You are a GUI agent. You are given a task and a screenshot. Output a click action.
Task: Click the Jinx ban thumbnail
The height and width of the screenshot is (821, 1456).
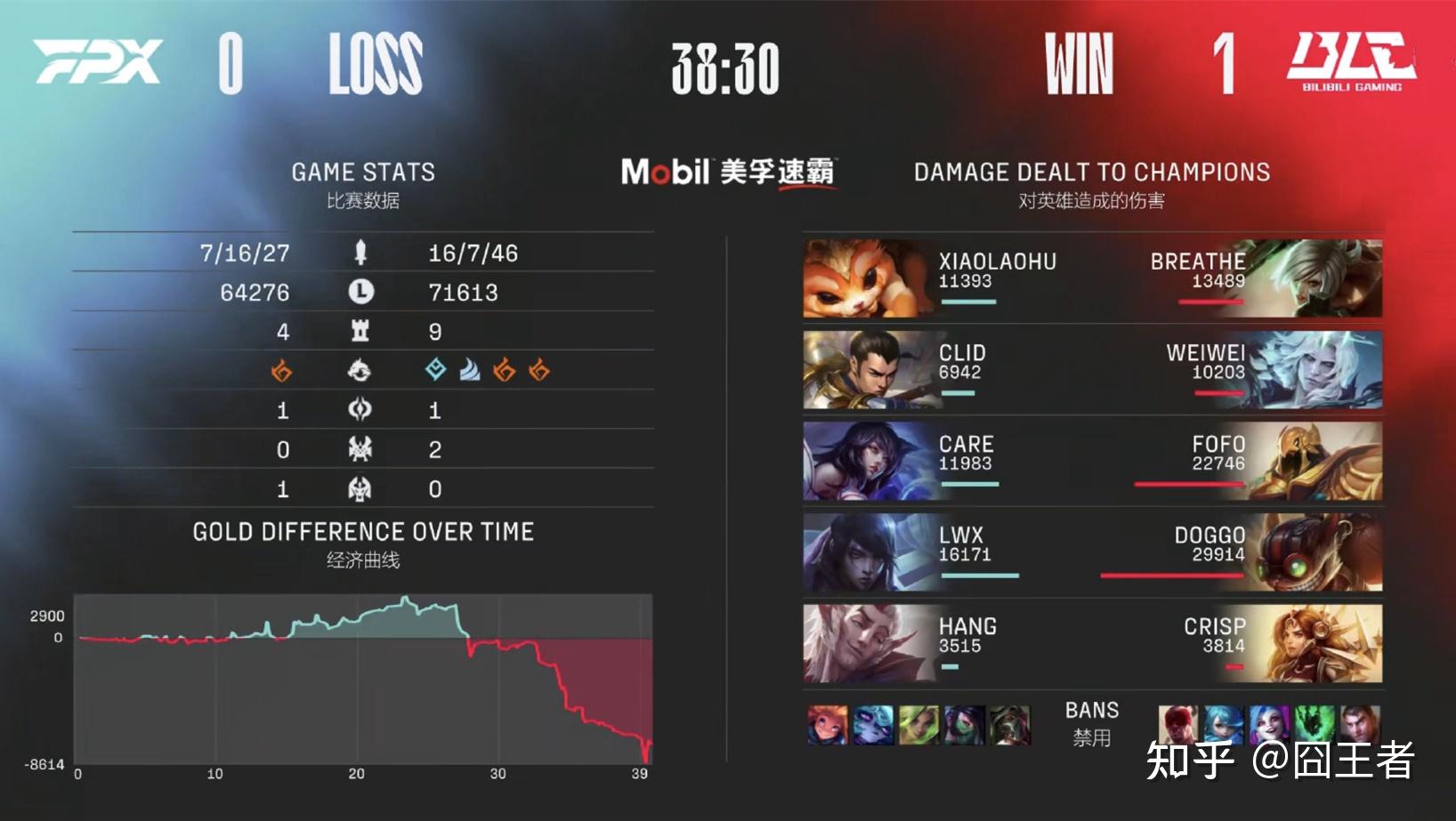click(1268, 722)
